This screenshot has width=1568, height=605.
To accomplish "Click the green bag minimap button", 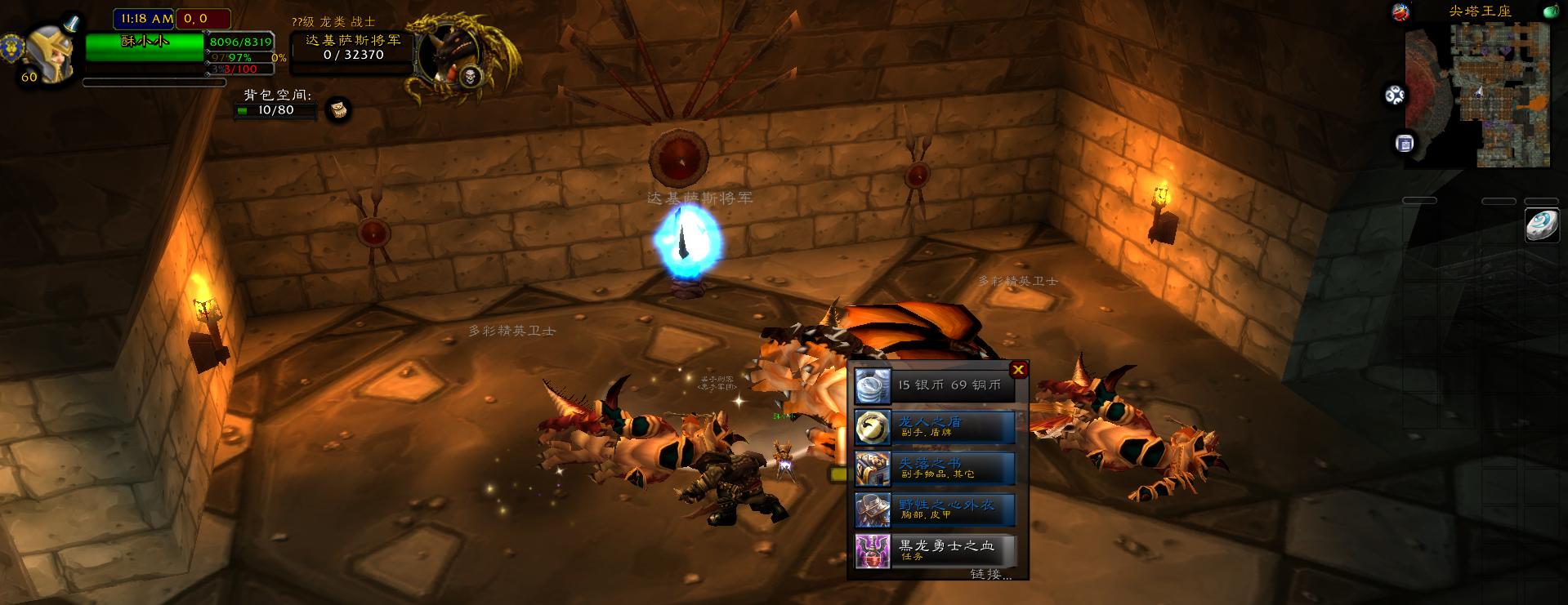I will pyautogui.click(x=1550, y=11).
